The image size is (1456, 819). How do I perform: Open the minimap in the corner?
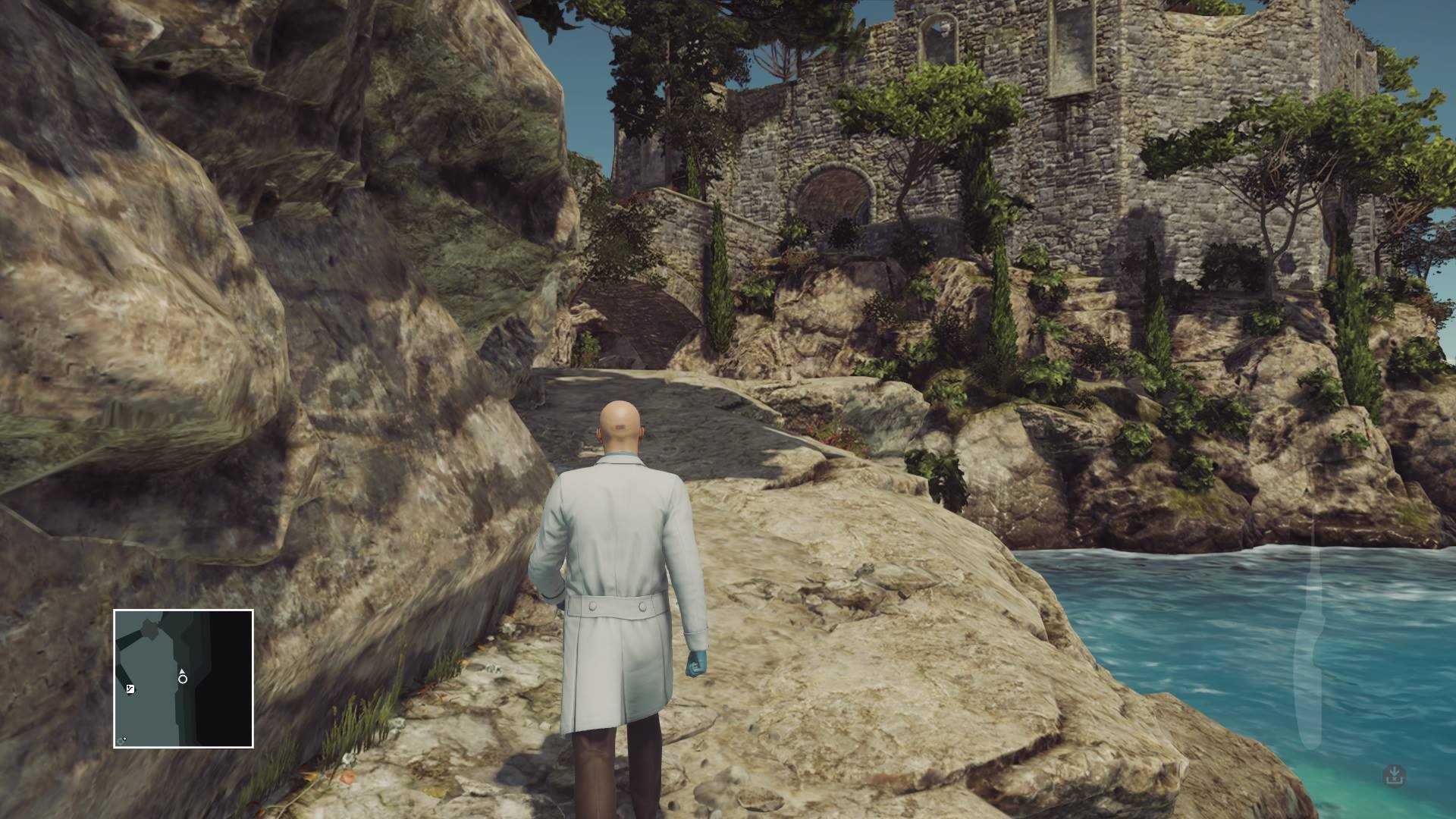[184, 679]
